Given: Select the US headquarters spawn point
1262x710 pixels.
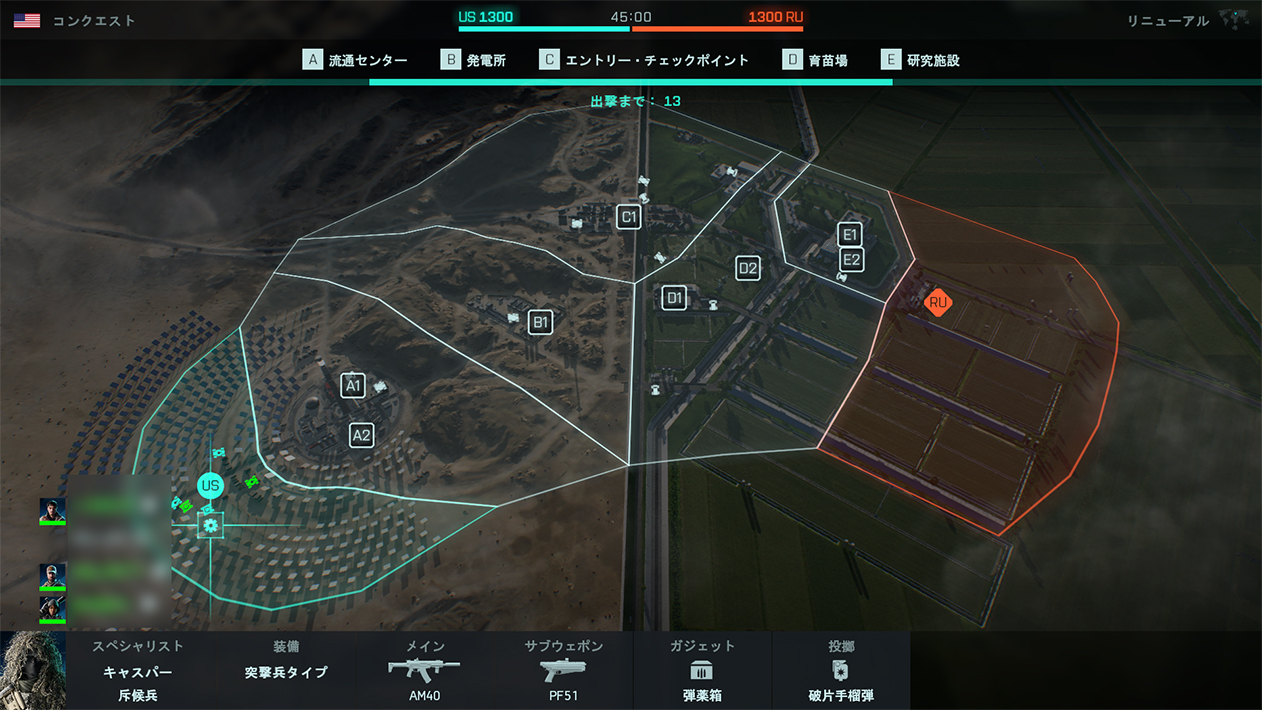Looking at the screenshot, I should tap(210, 486).
